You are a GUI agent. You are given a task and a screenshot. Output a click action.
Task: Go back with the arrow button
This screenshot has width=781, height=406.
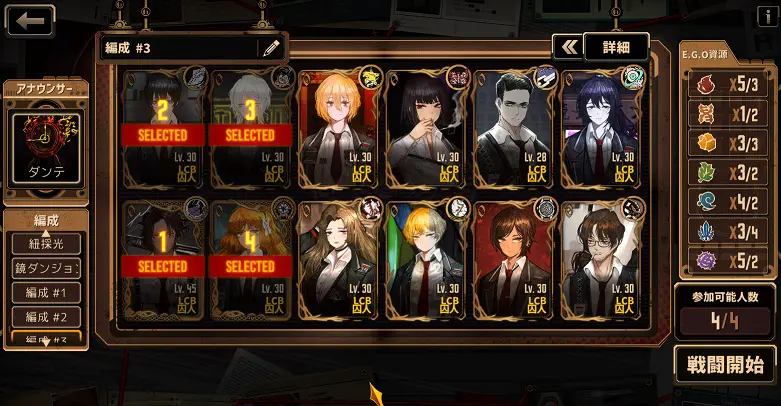tap(29, 20)
